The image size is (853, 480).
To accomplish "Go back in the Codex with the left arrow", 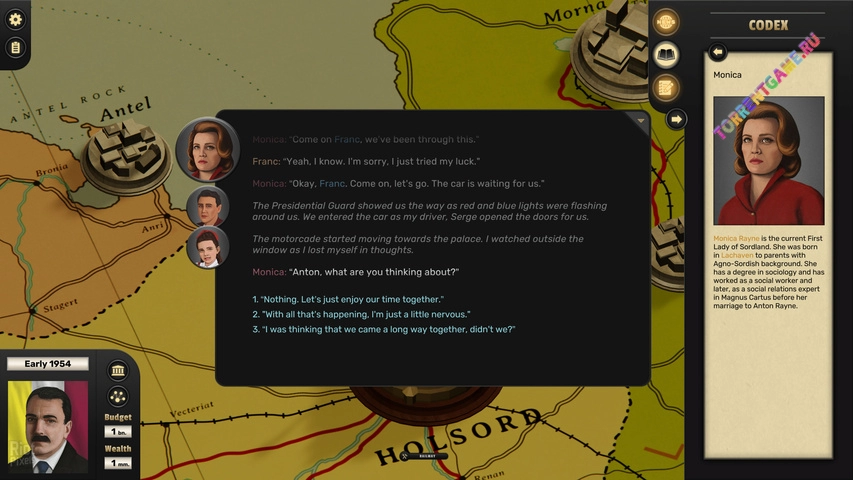I will tap(717, 52).
